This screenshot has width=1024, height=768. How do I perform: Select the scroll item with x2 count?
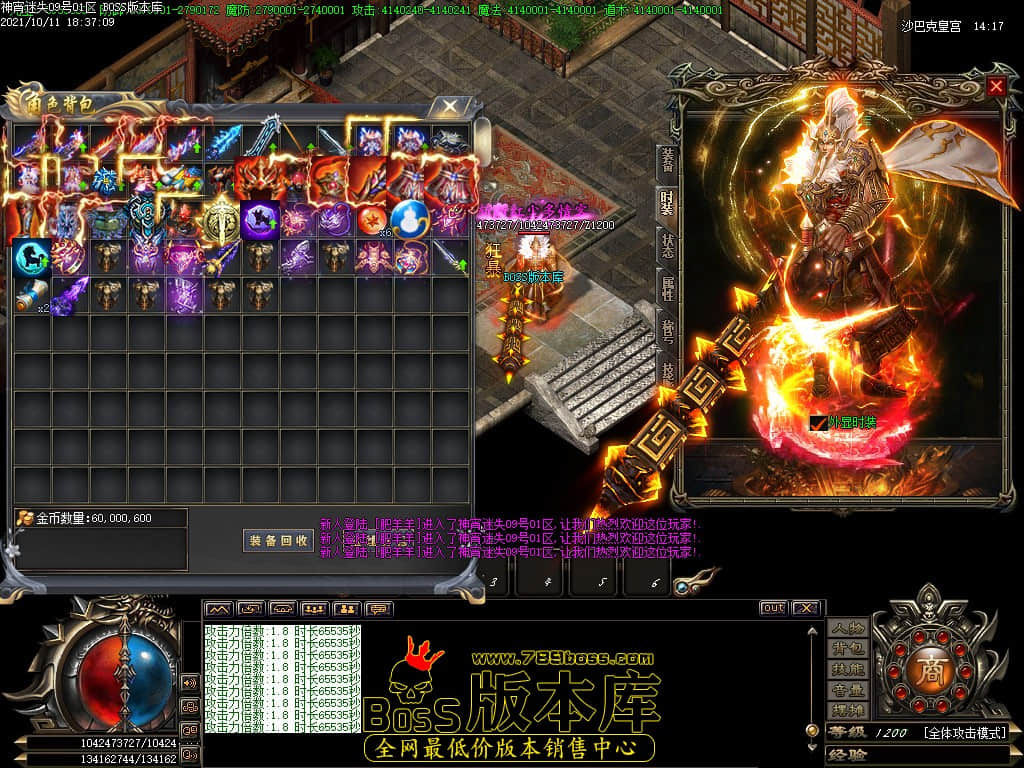[32, 296]
